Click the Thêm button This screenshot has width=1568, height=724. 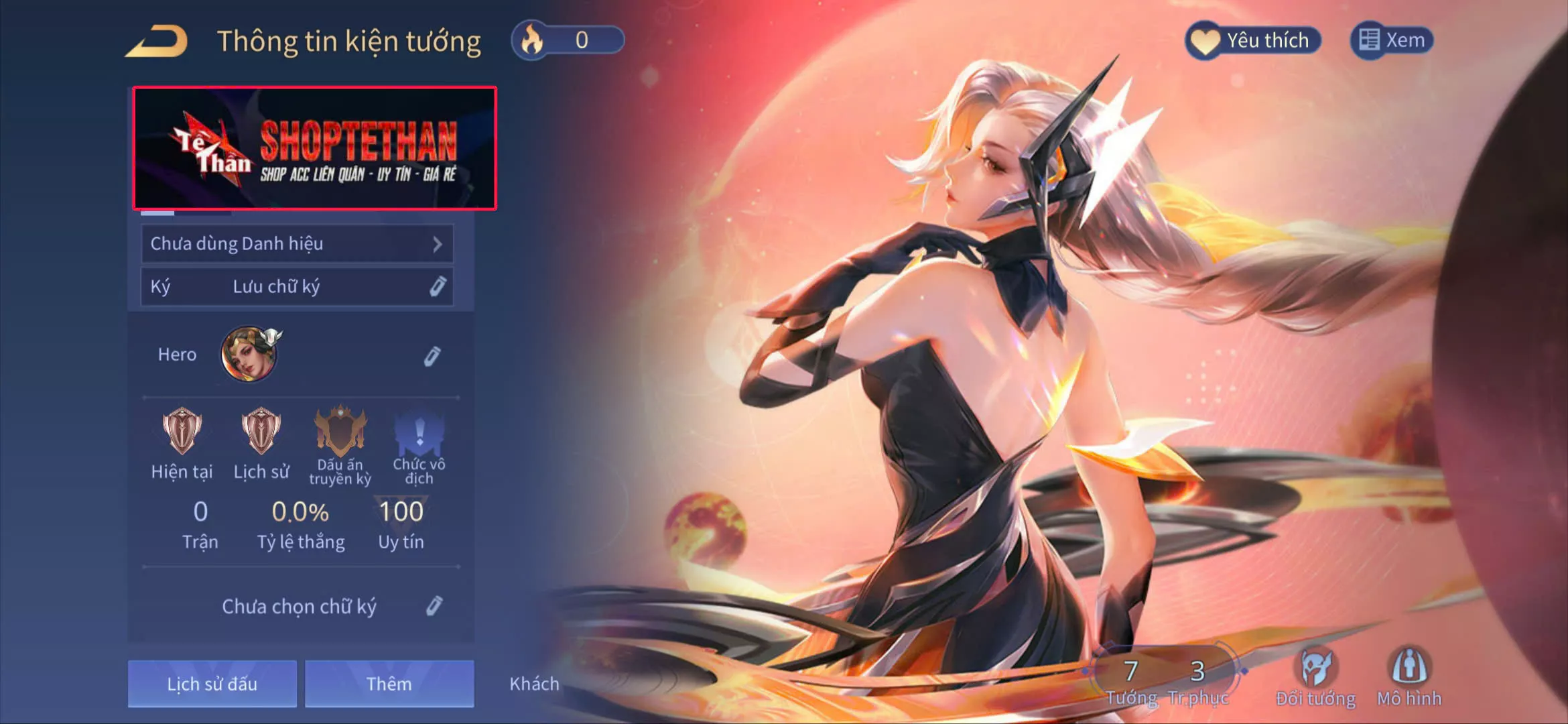tap(389, 684)
